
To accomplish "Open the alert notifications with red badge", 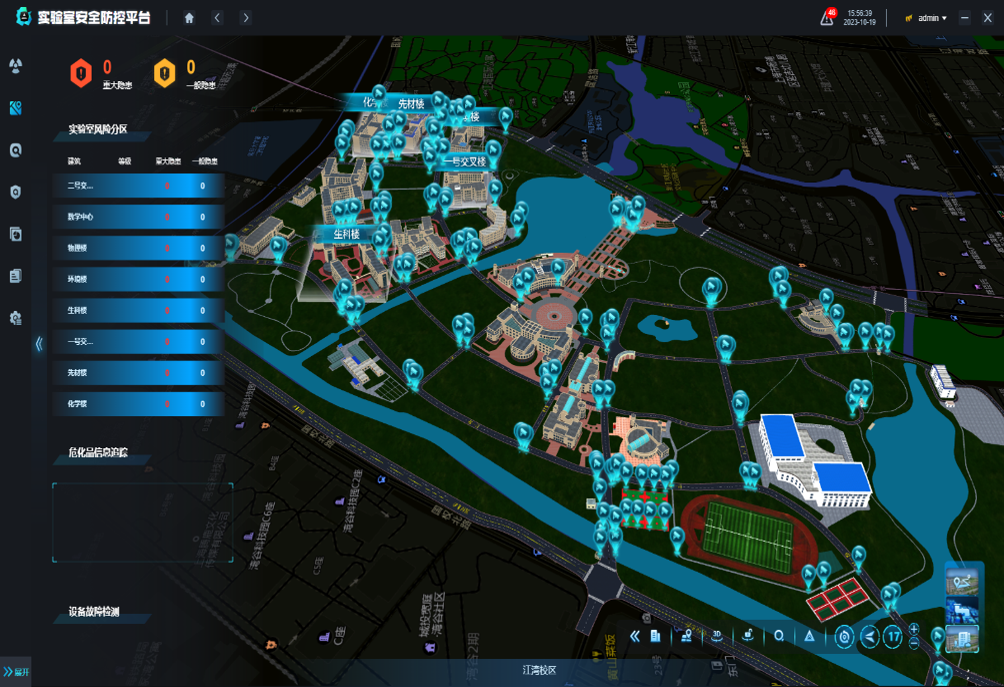I will coord(827,17).
